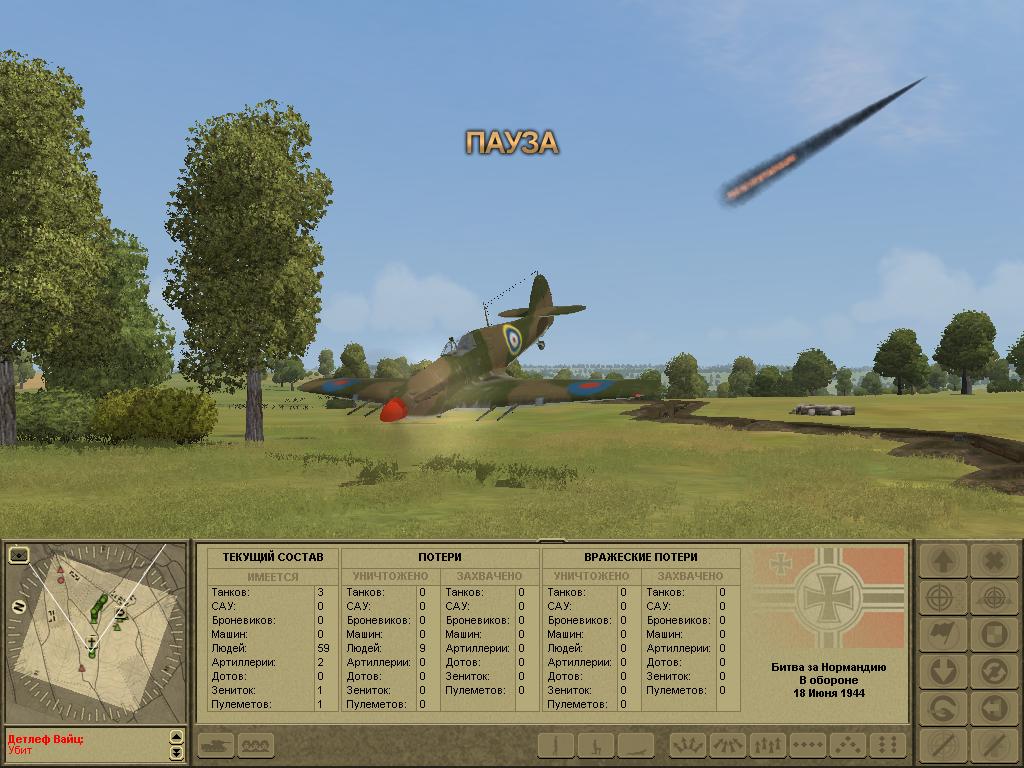Set soldiers to kneeling stance

pos(597,745)
